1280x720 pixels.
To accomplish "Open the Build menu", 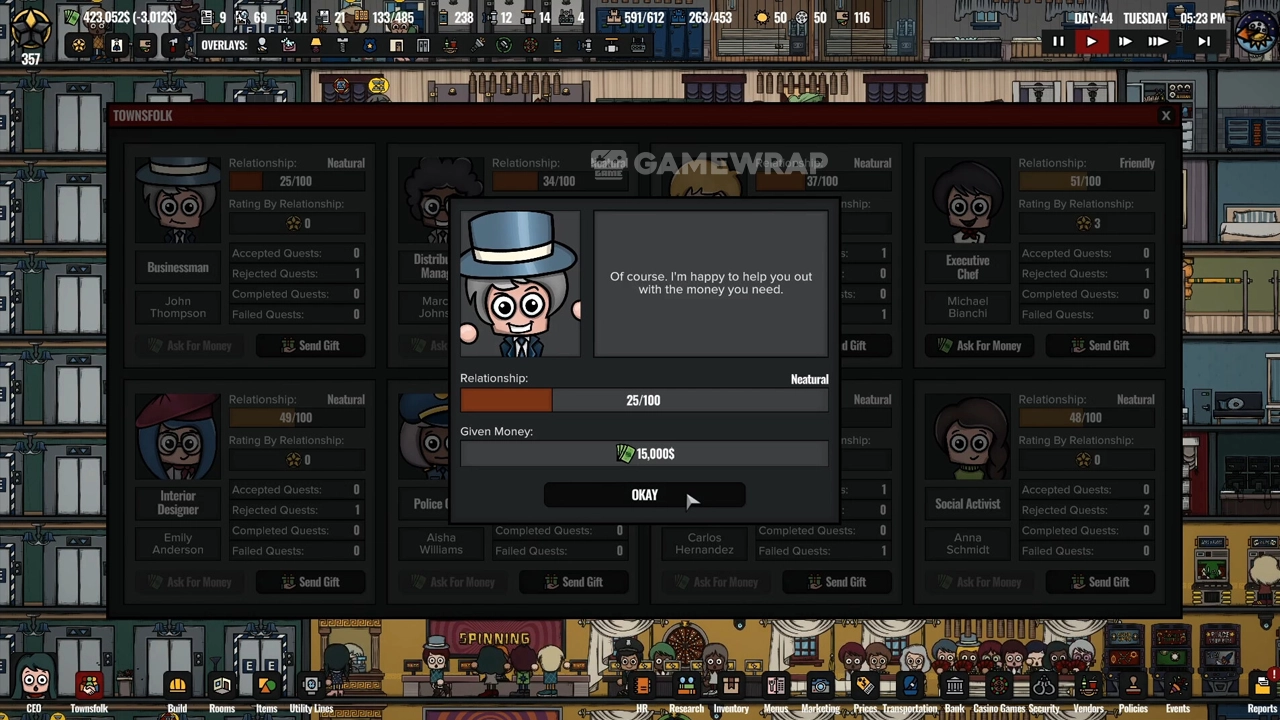I will pos(177,689).
